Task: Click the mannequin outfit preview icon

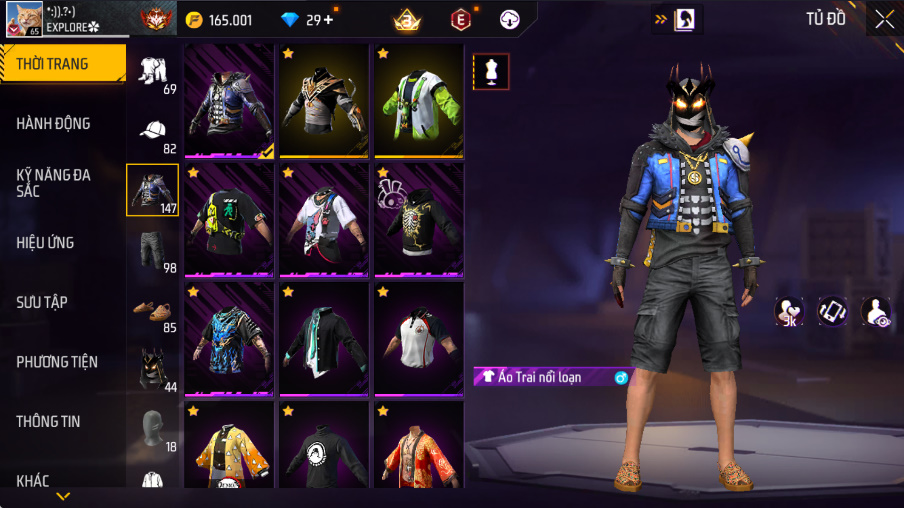Action: coord(491,71)
